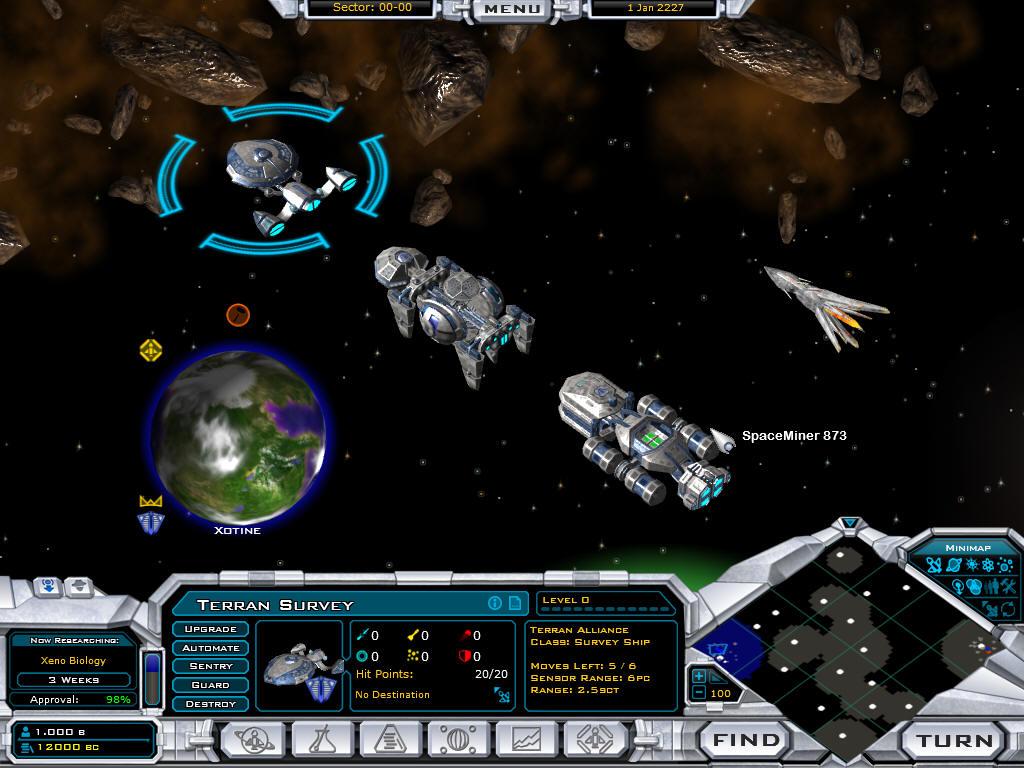This screenshot has height=768, width=1024.
Task: Open the top MENU button
Action: (x=511, y=9)
